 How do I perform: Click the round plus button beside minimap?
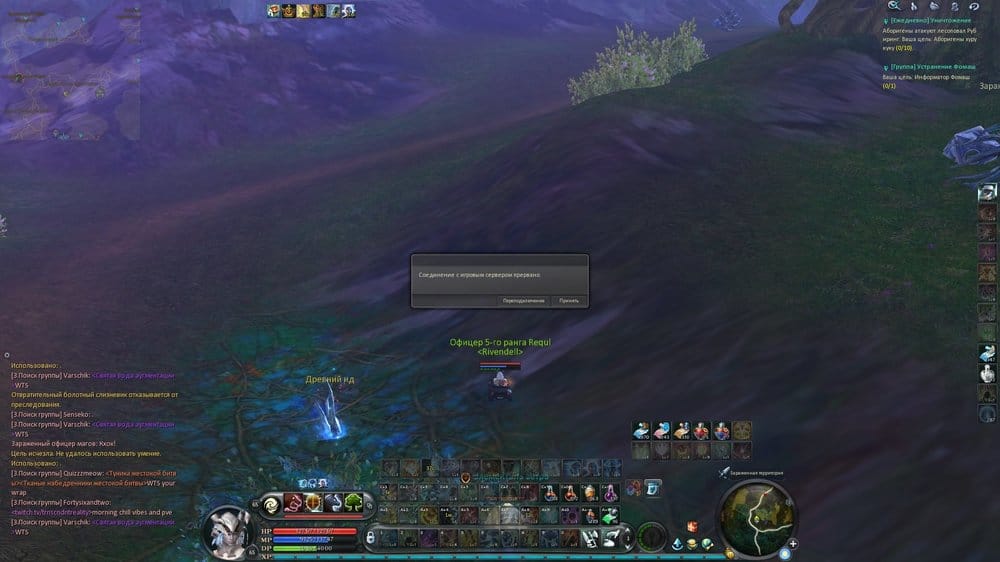(793, 545)
